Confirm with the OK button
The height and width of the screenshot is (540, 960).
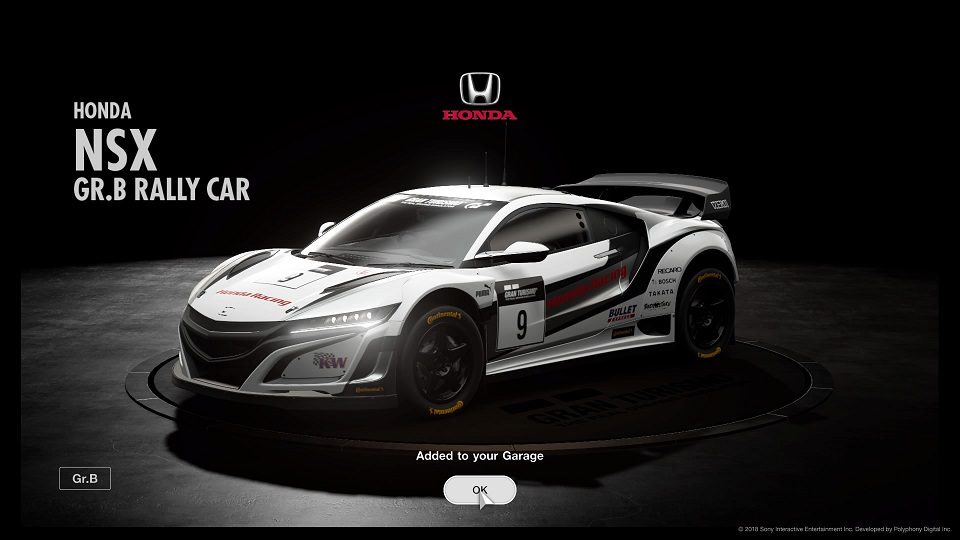[480, 490]
